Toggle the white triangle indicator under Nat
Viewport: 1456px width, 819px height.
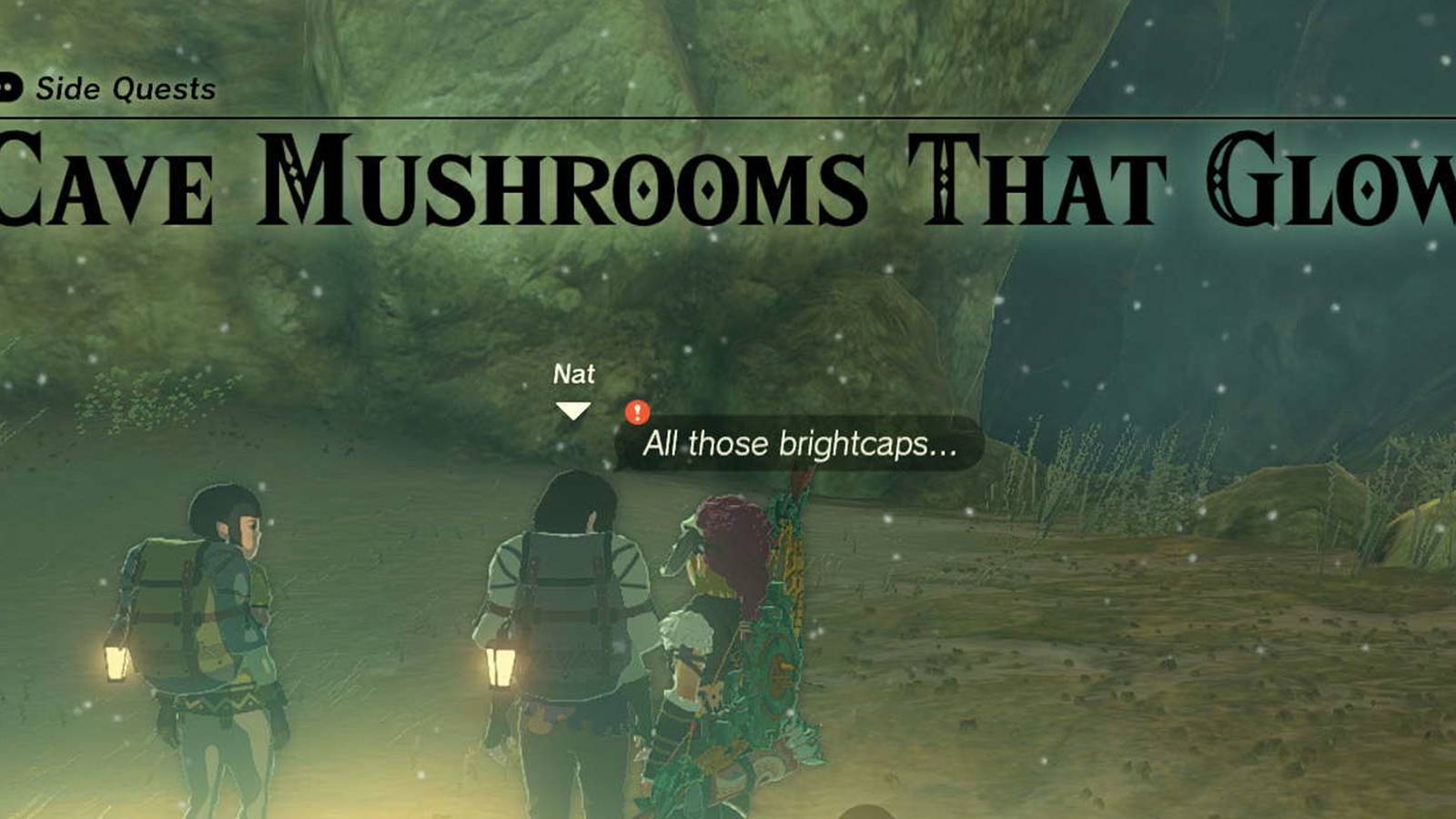(x=573, y=409)
